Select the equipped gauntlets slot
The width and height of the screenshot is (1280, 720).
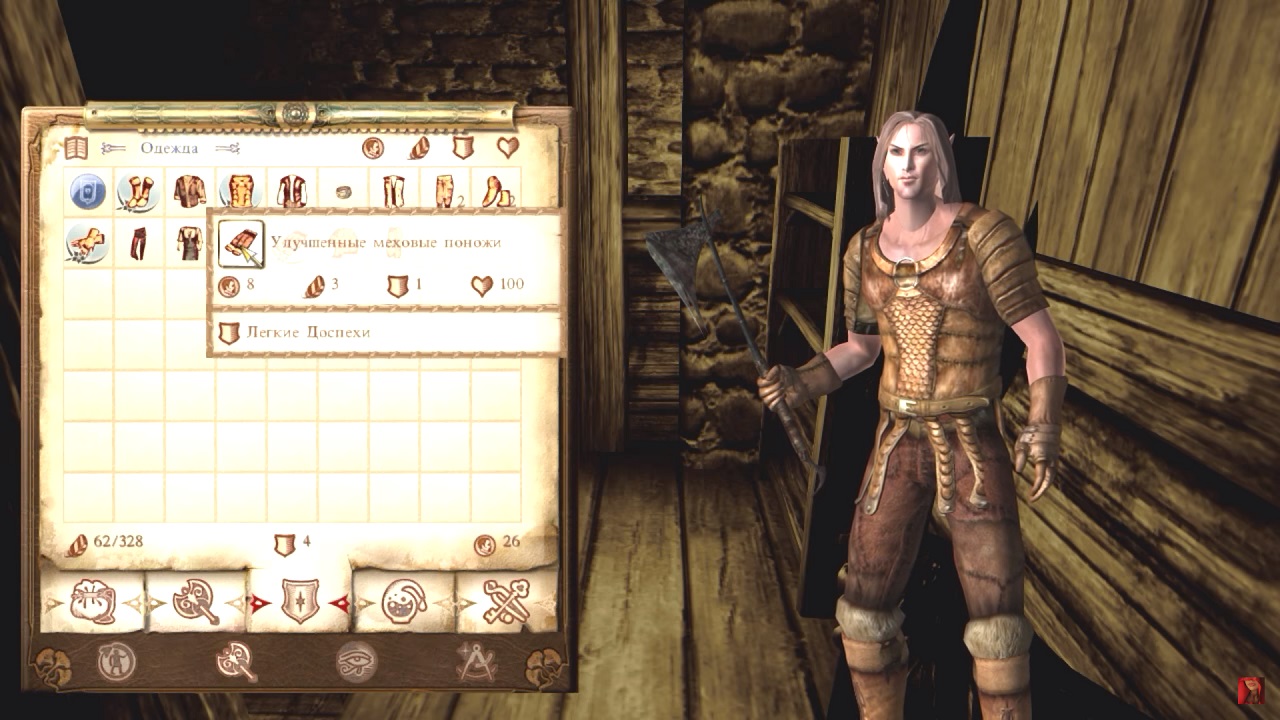click(88, 243)
